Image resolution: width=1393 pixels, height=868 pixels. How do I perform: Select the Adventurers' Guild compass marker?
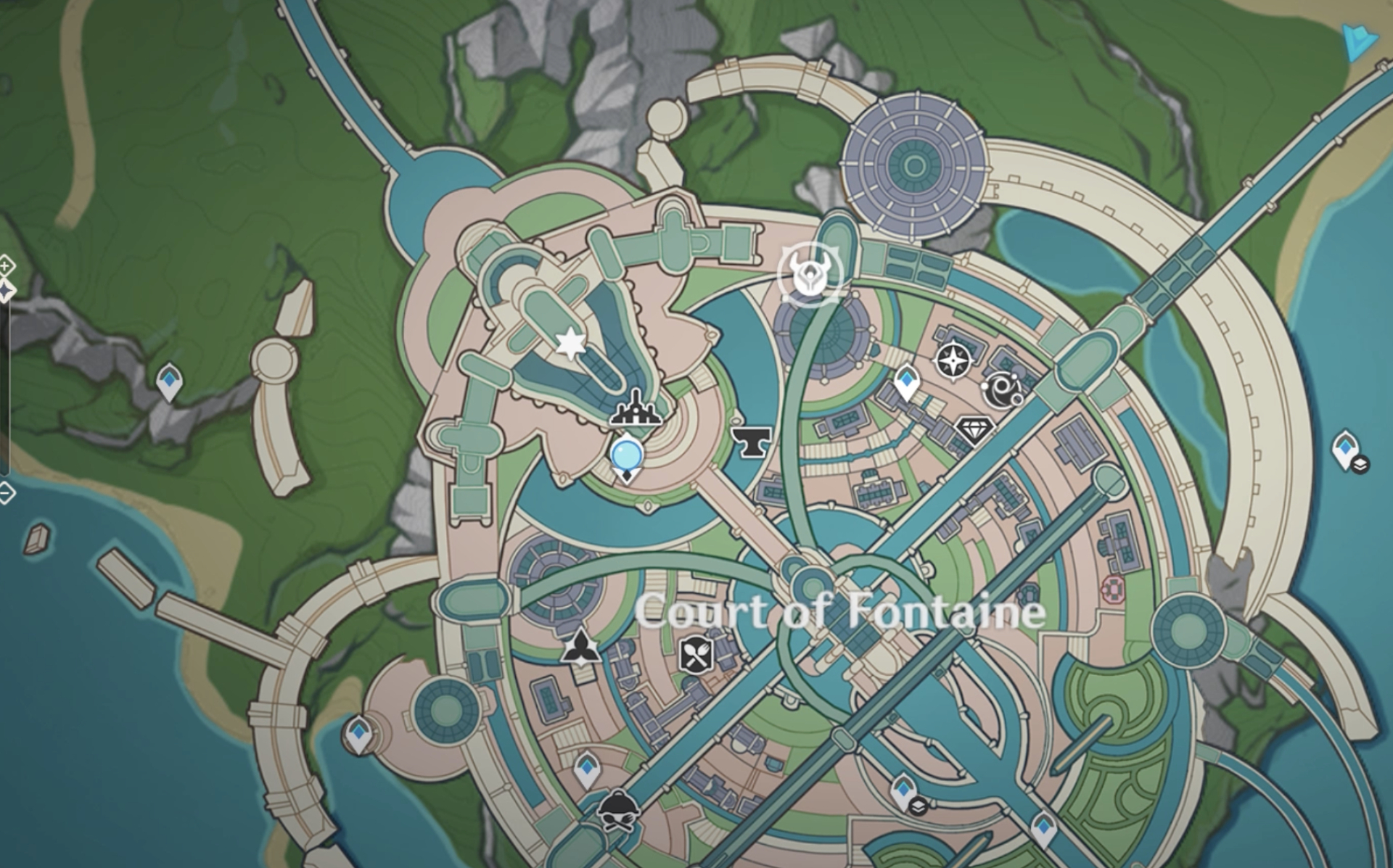[953, 360]
